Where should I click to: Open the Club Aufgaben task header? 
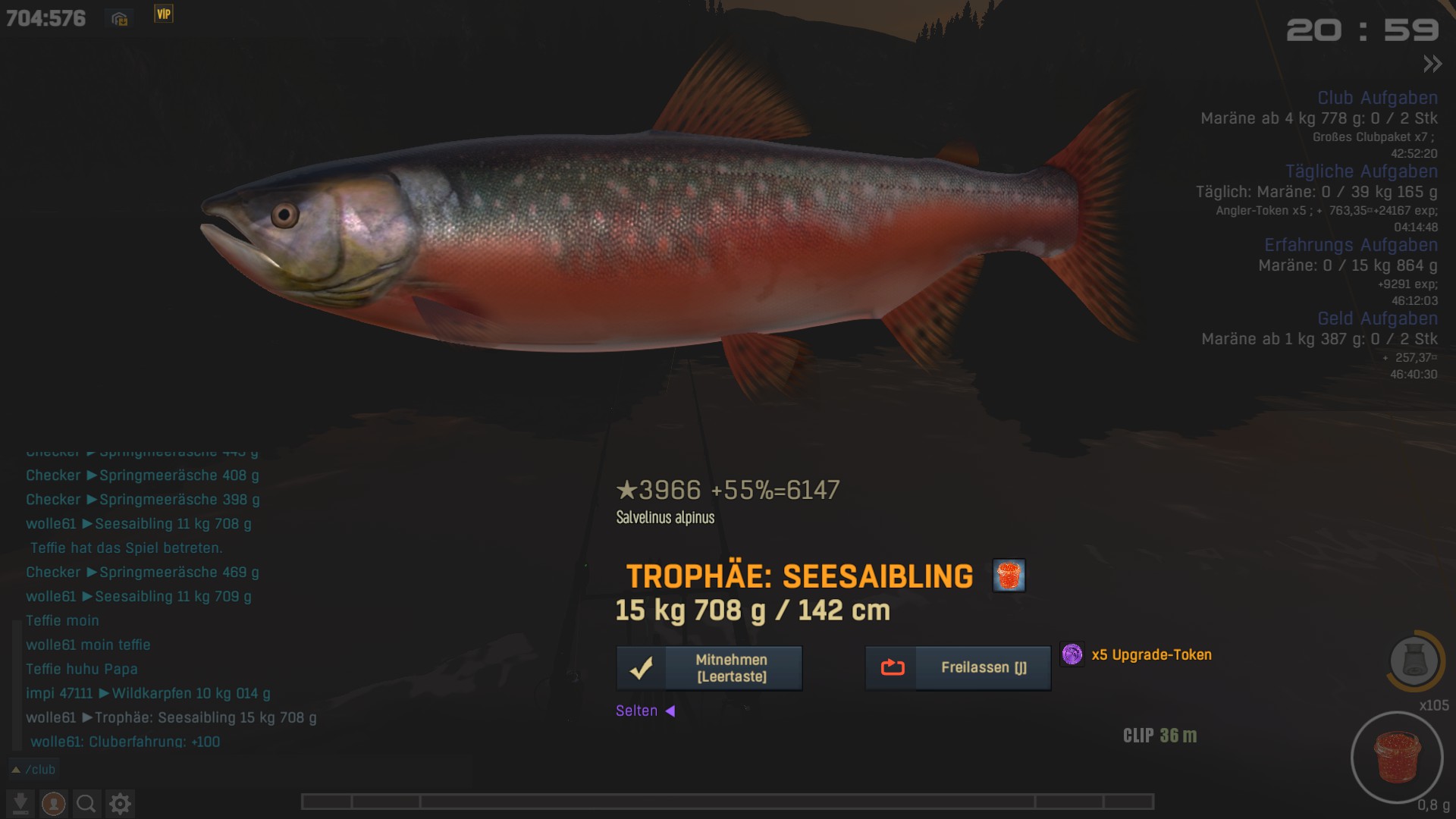point(1377,98)
